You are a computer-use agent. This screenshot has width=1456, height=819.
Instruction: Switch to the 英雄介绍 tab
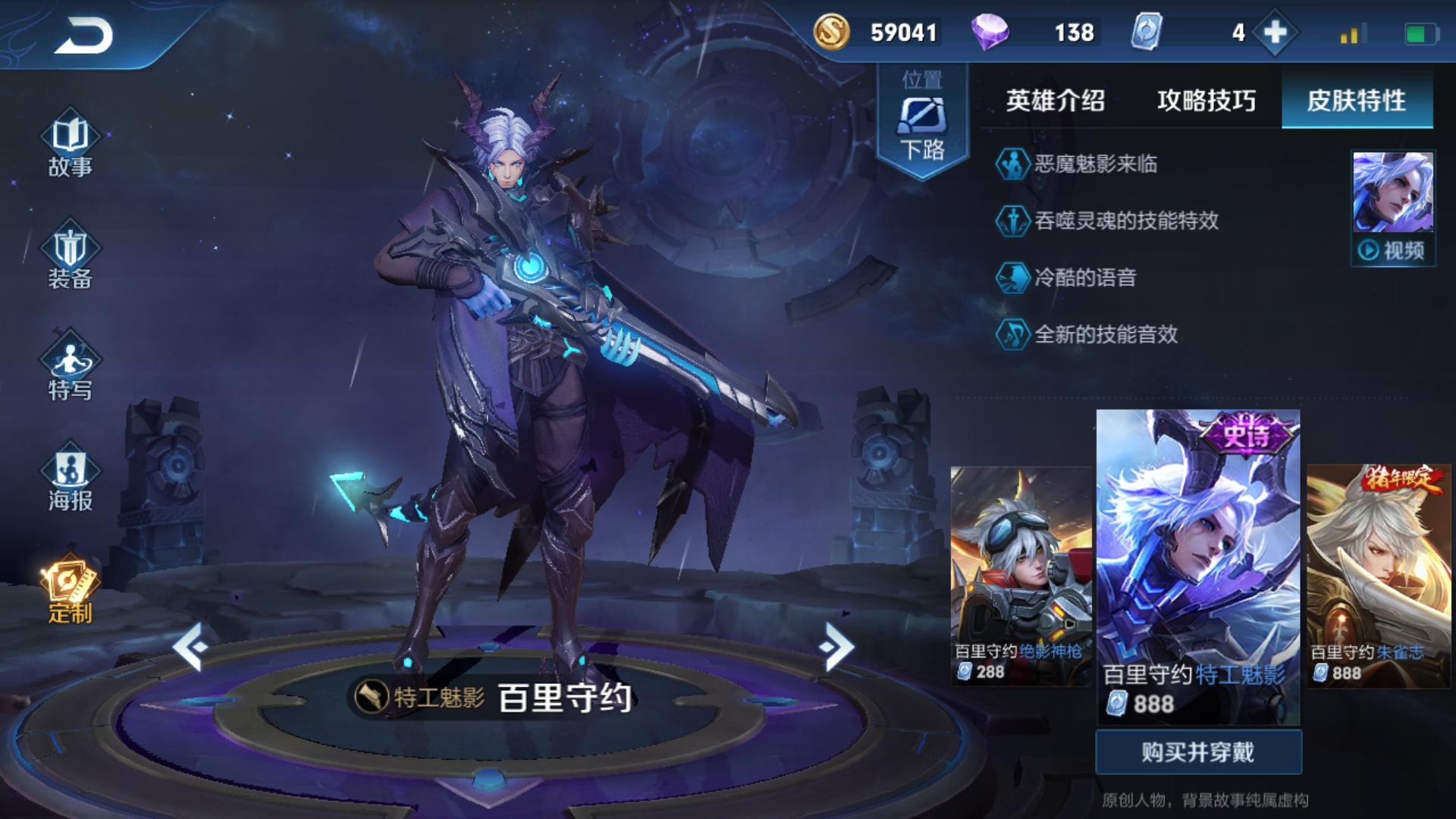pos(1056,99)
